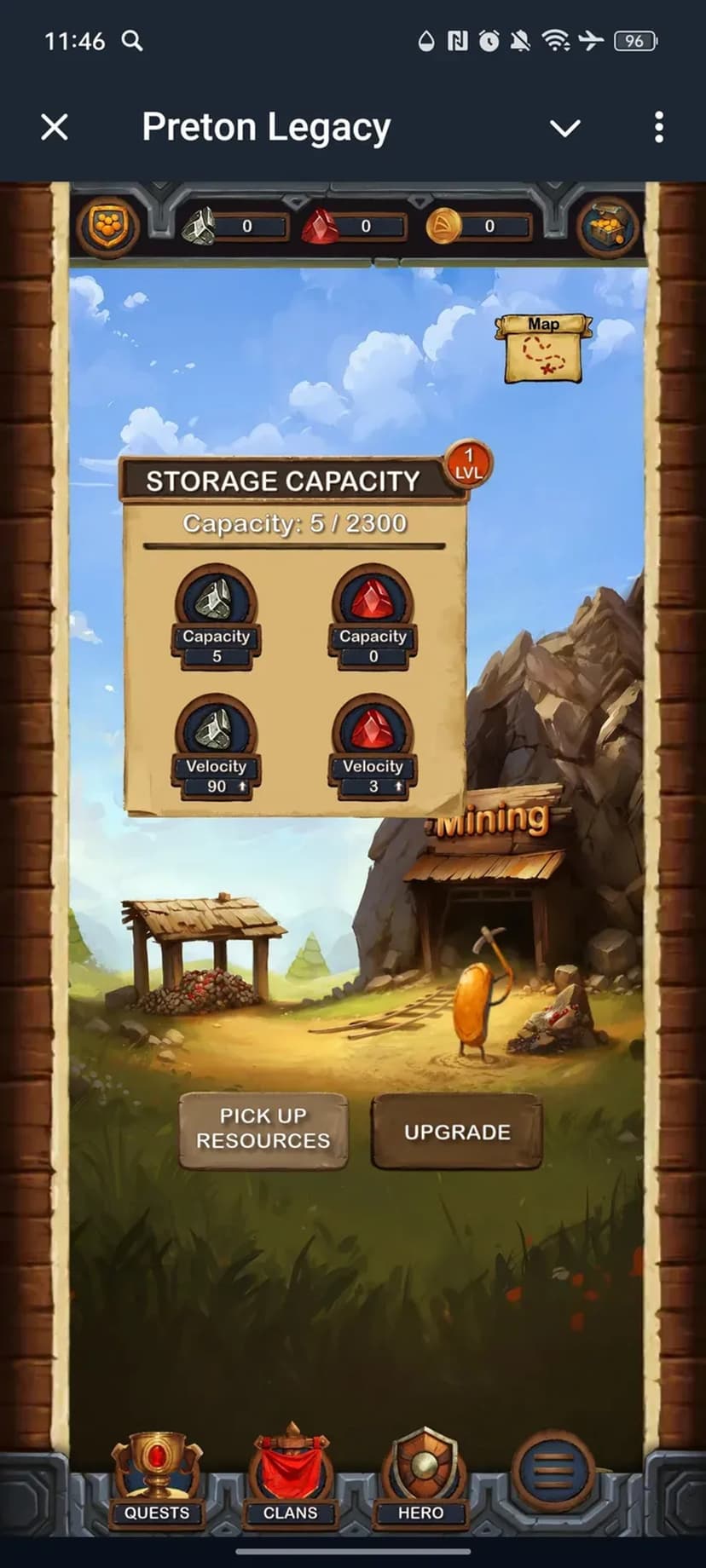Screen dimensions: 706x1568
Task: Open the Map scroll
Action: click(543, 348)
